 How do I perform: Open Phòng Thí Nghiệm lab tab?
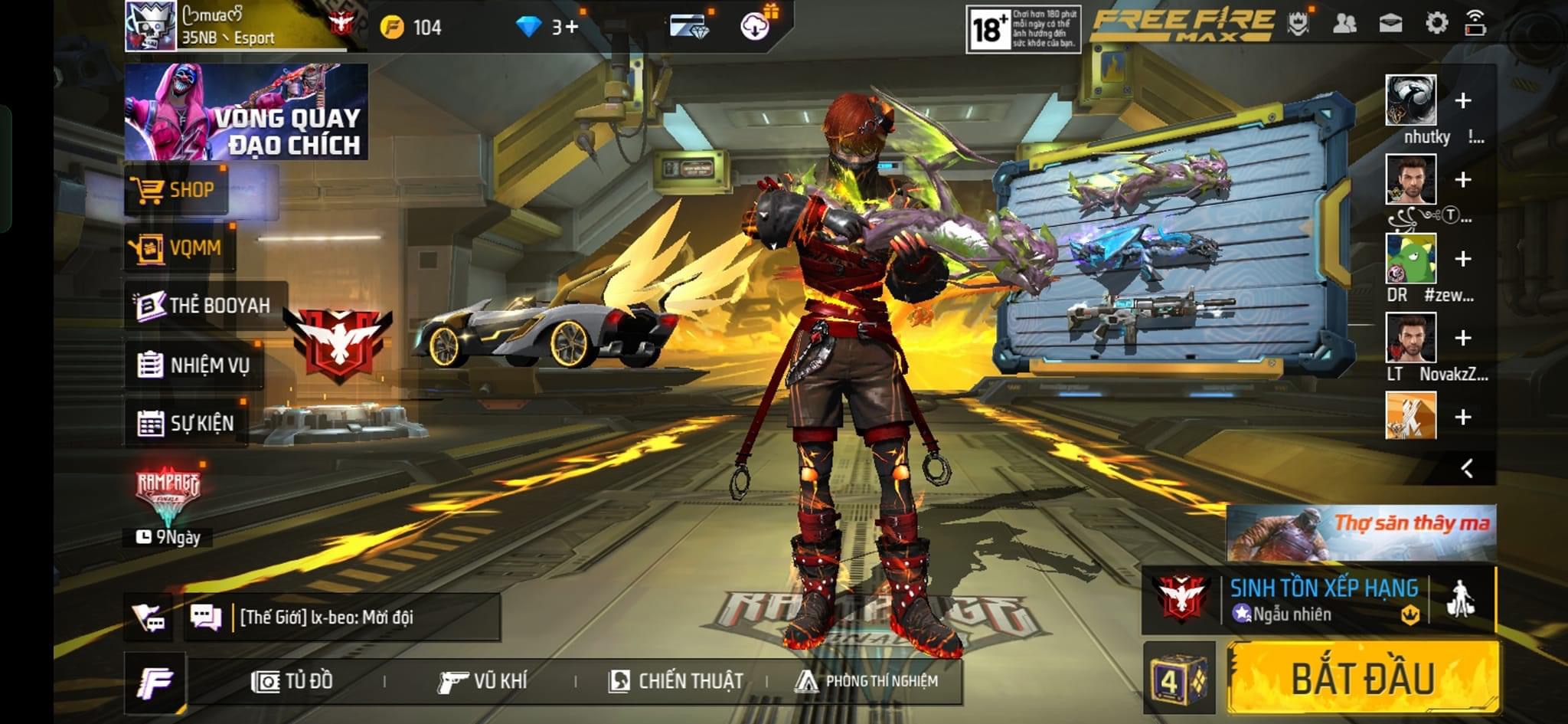pos(867,681)
